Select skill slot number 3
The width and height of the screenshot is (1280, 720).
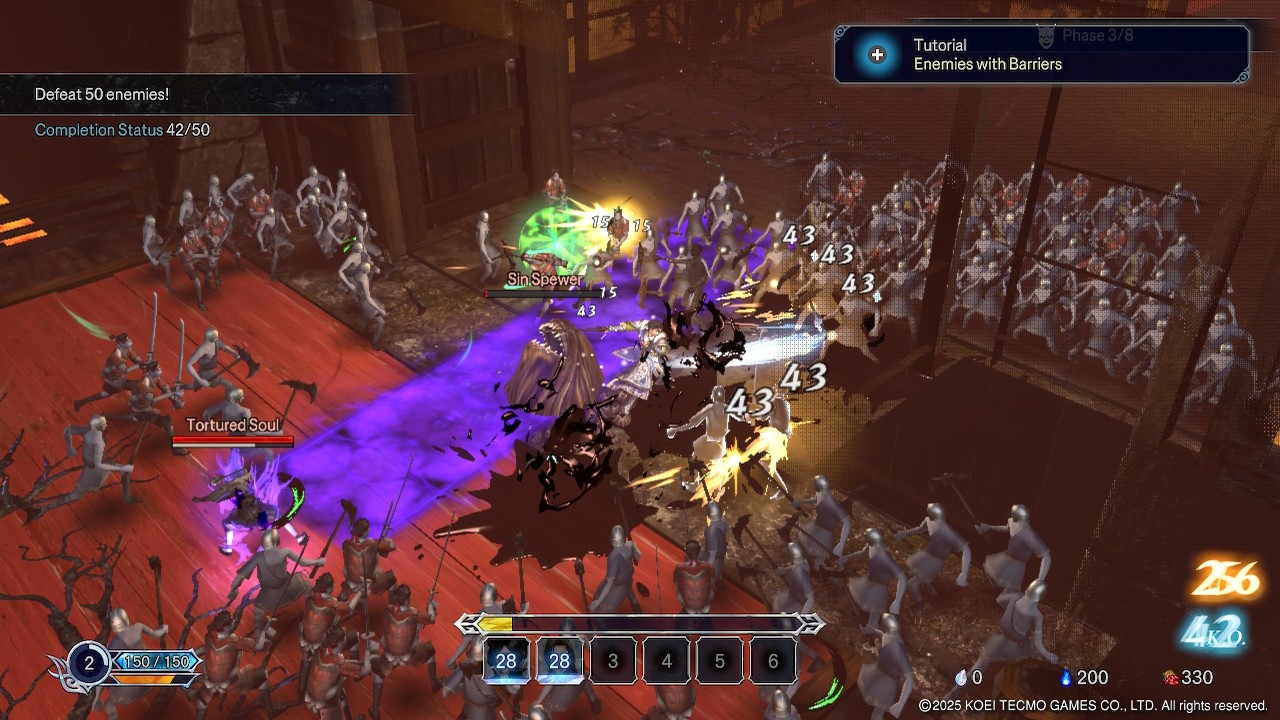click(614, 661)
